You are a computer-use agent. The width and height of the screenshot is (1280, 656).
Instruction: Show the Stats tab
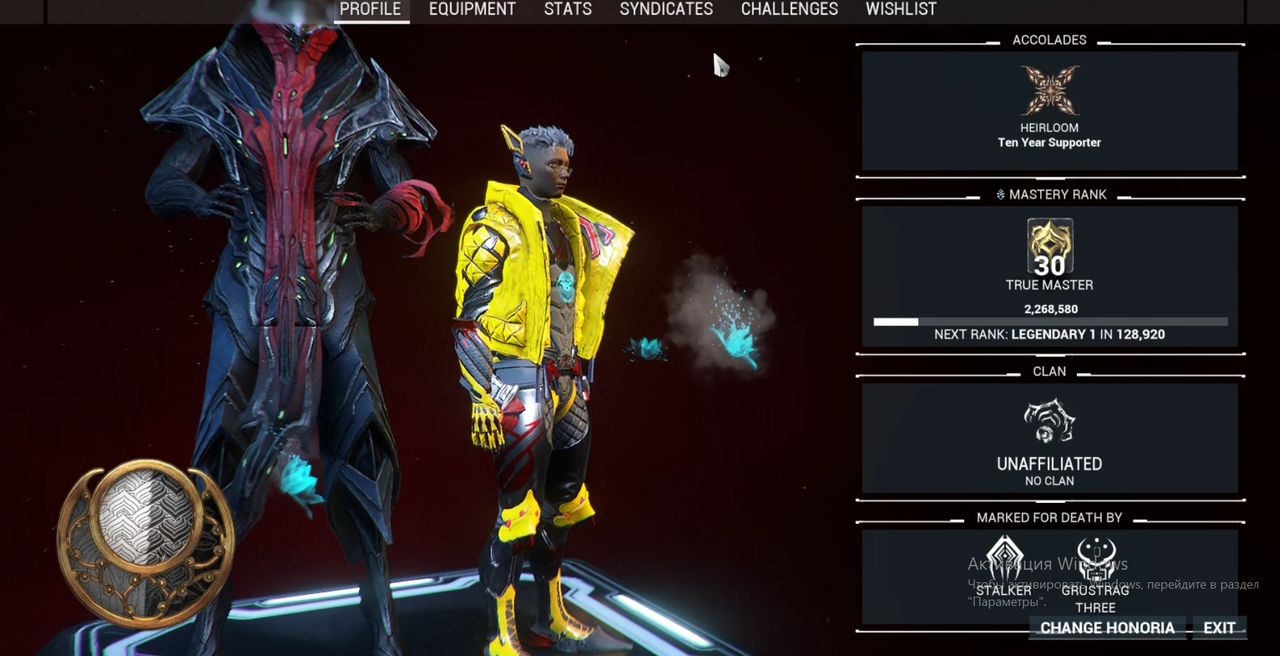[568, 9]
